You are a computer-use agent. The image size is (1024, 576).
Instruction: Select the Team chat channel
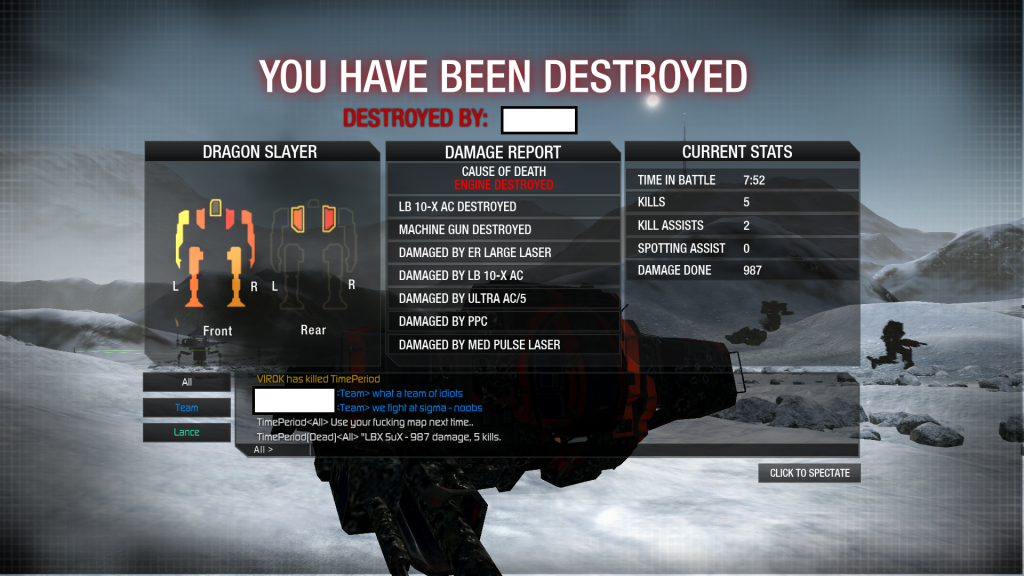coord(187,408)
